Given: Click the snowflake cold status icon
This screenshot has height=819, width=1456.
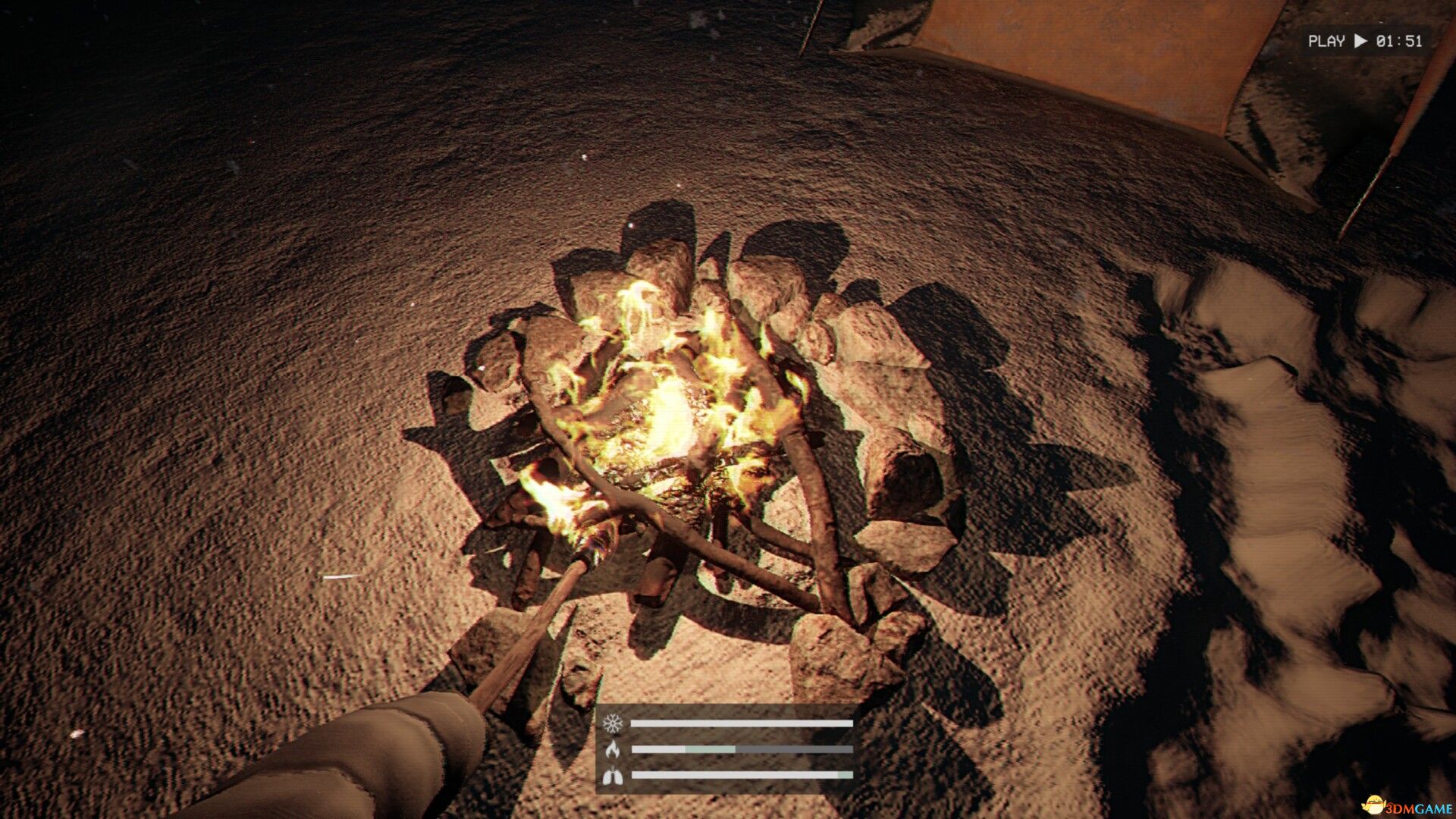Looking at the screenshot, I should pyautogui.click(x=612, y=723).
